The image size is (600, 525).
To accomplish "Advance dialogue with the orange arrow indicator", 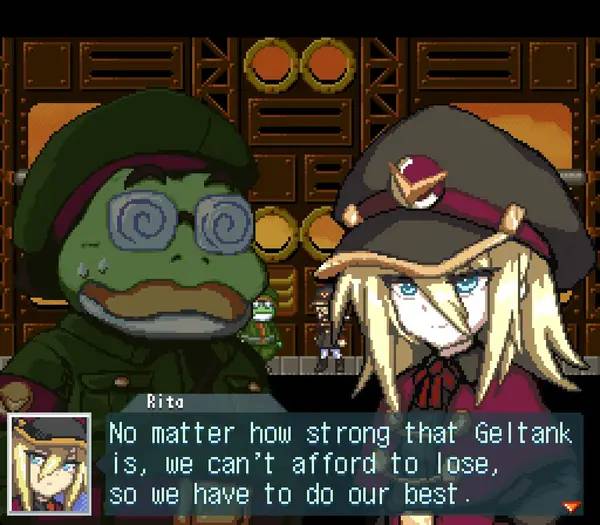I will 571,503.
